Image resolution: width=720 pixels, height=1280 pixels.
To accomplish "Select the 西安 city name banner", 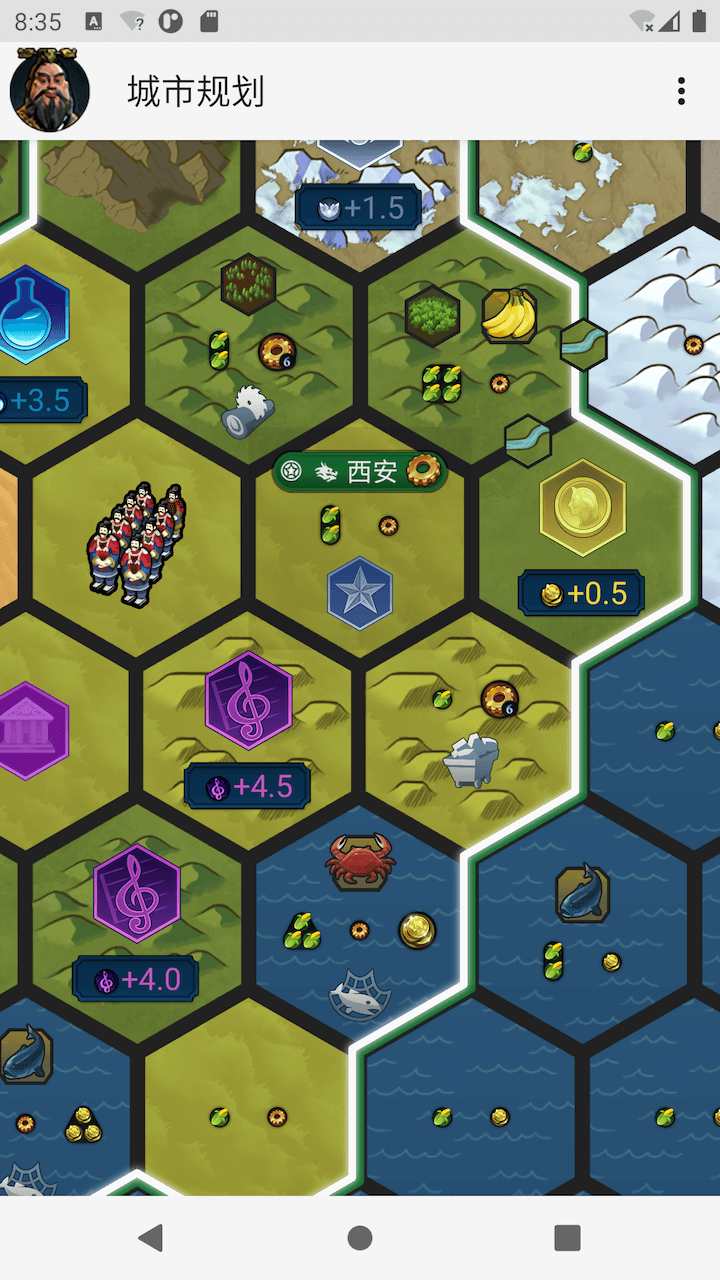I will (x=359, y=471).
